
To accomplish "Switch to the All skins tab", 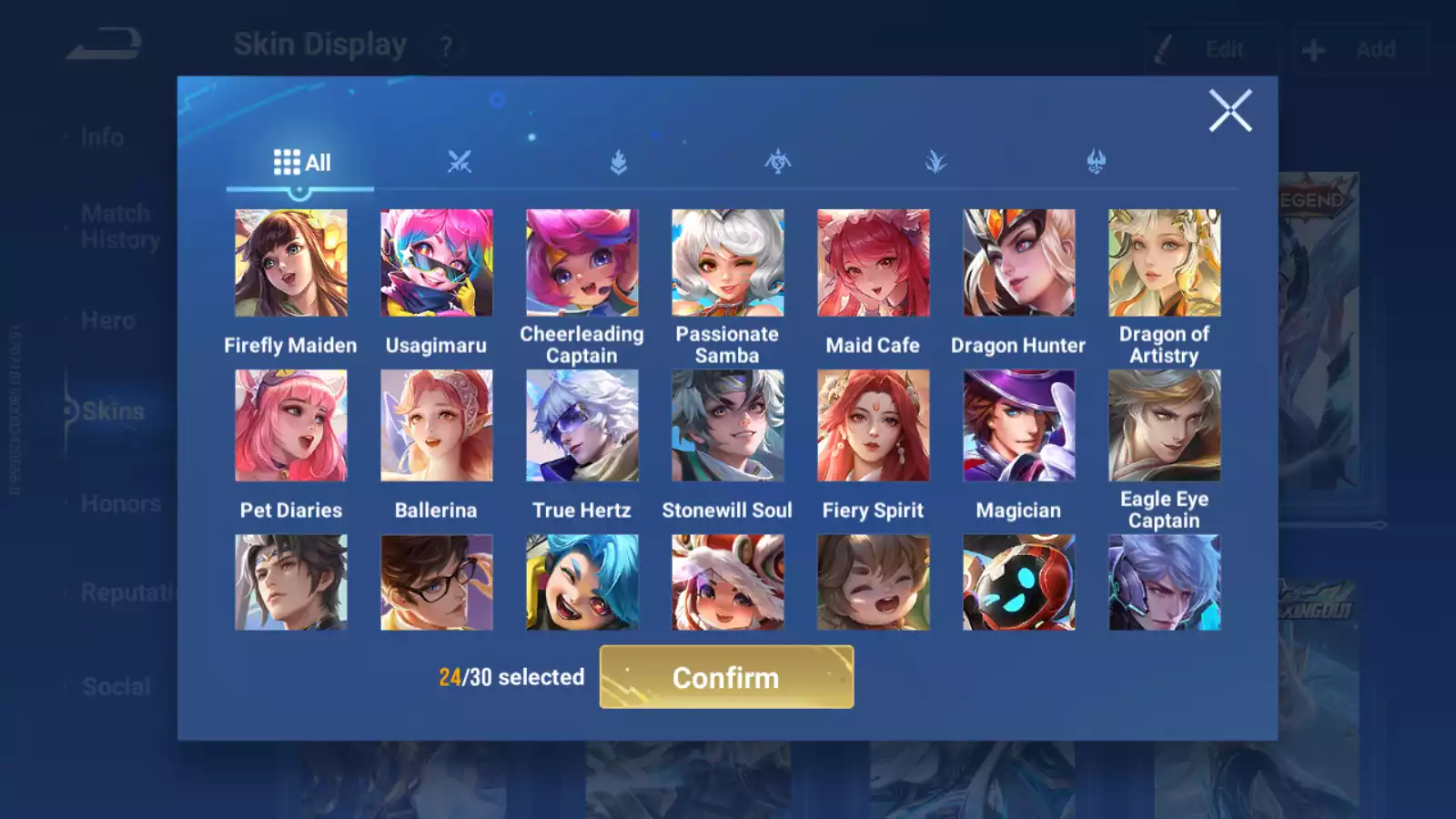I will point(301,163).
